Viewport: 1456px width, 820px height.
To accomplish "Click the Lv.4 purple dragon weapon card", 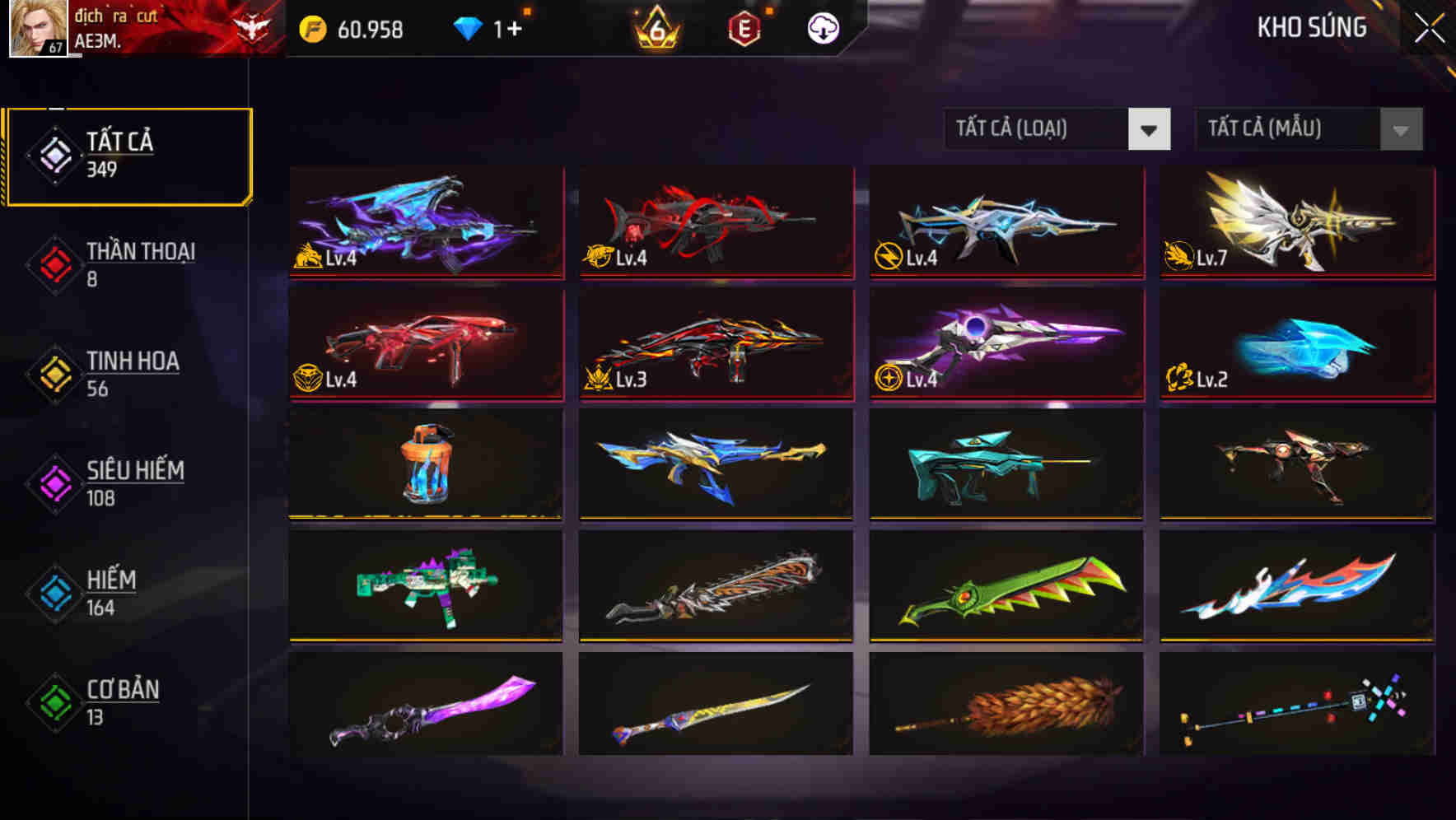I will click(x=425, y=222).
